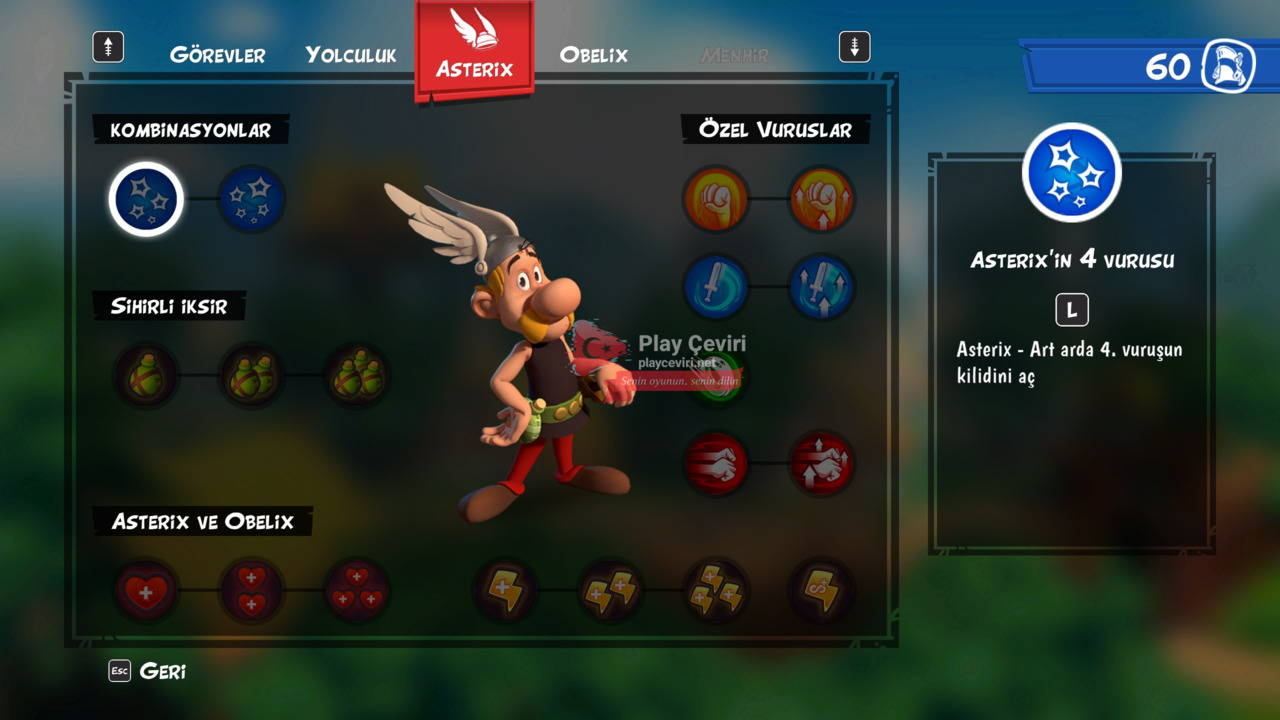Select the orange fist special attack
The height and width of the screenshot is (720, 1280).
tap(716, 199)
